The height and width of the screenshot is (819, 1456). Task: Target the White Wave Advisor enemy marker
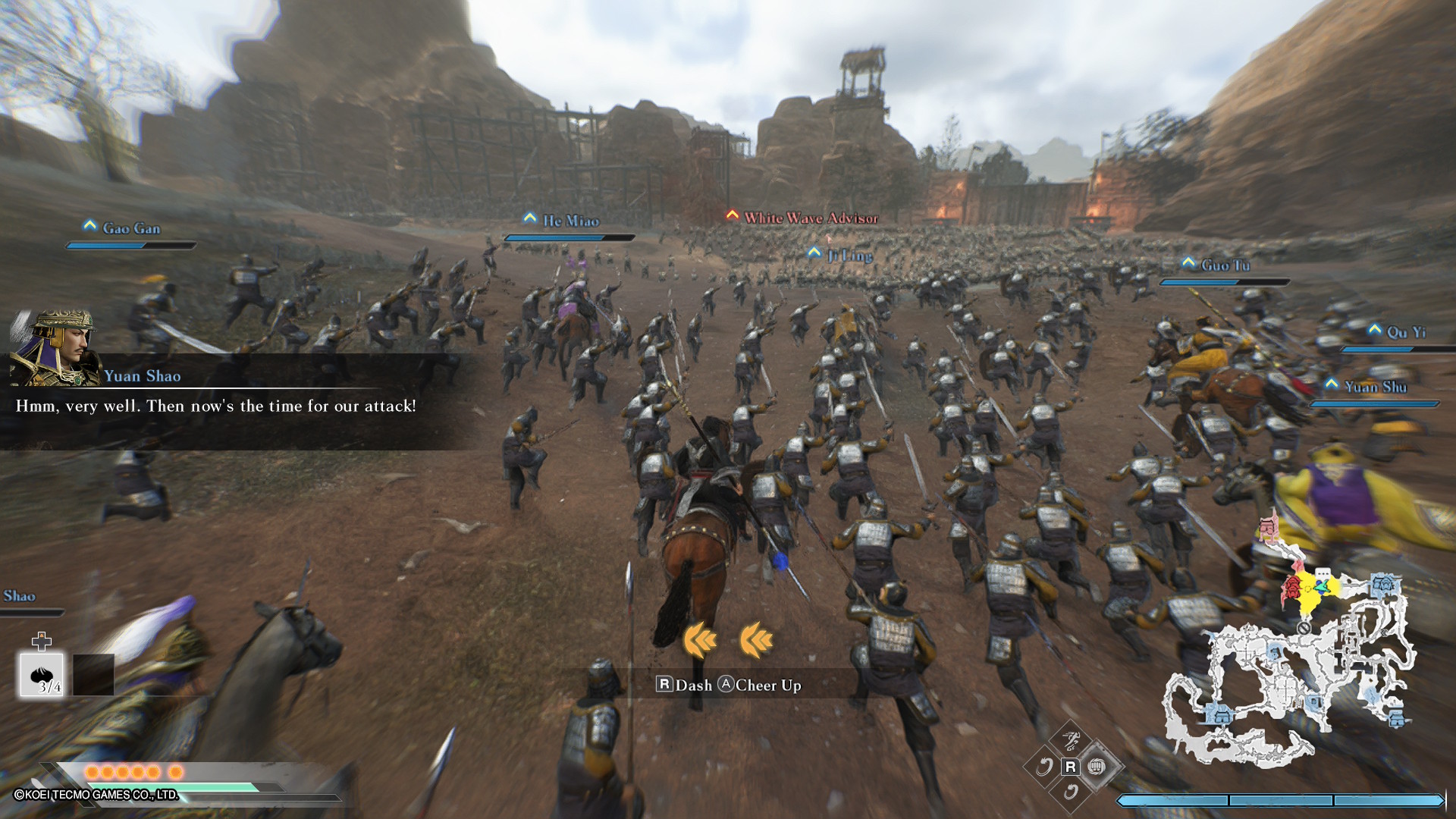coord(809,218)
